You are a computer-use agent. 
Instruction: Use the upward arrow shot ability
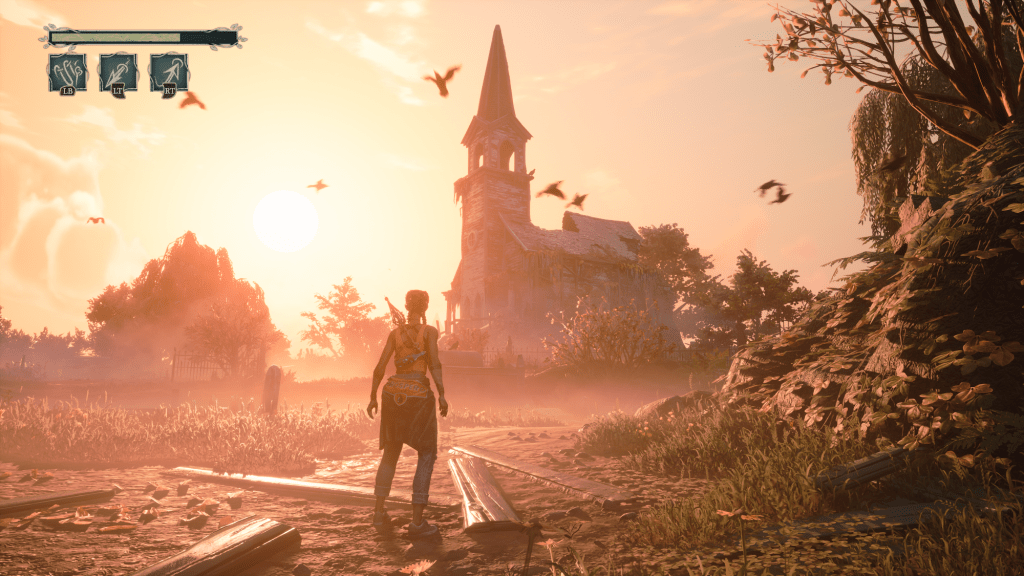point(169,73)
